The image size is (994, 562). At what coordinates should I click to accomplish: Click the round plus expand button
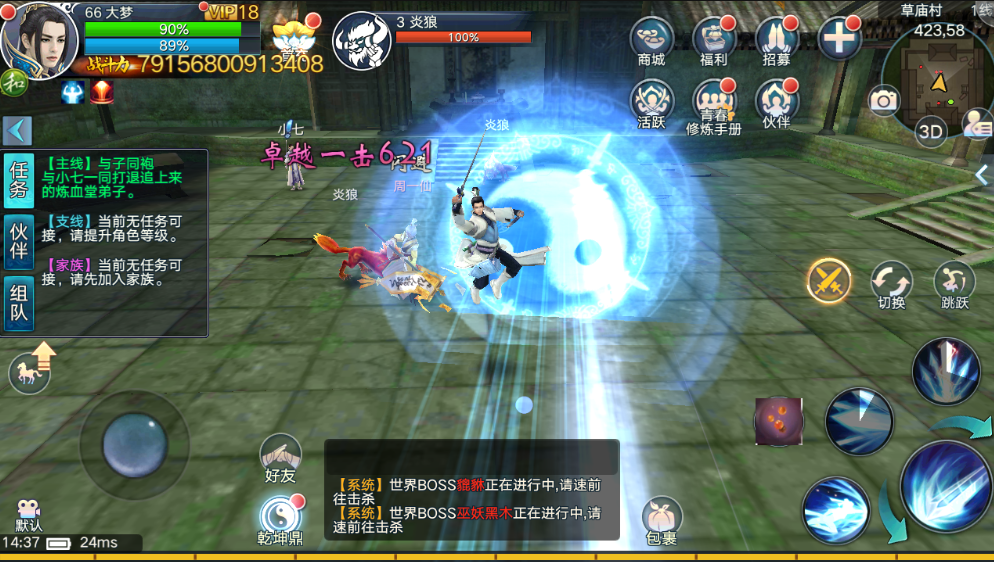839,40
